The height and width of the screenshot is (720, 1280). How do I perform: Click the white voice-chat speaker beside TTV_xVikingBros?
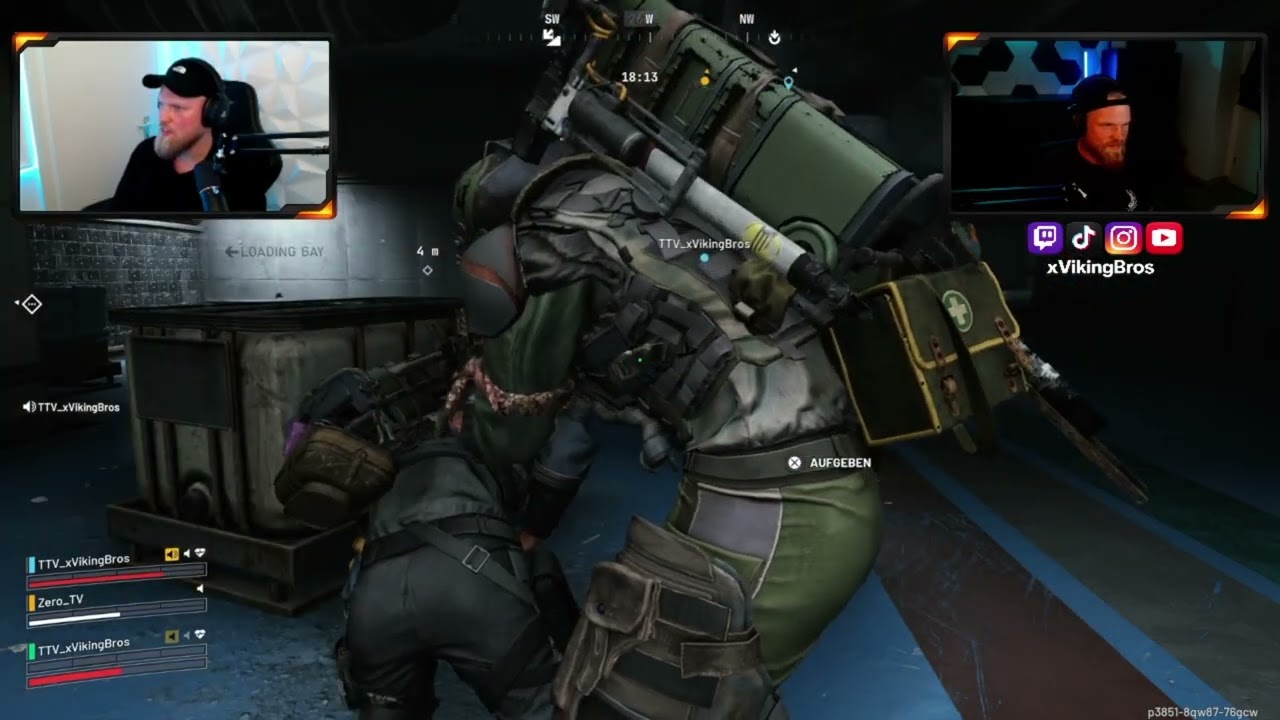coord(29,408)
